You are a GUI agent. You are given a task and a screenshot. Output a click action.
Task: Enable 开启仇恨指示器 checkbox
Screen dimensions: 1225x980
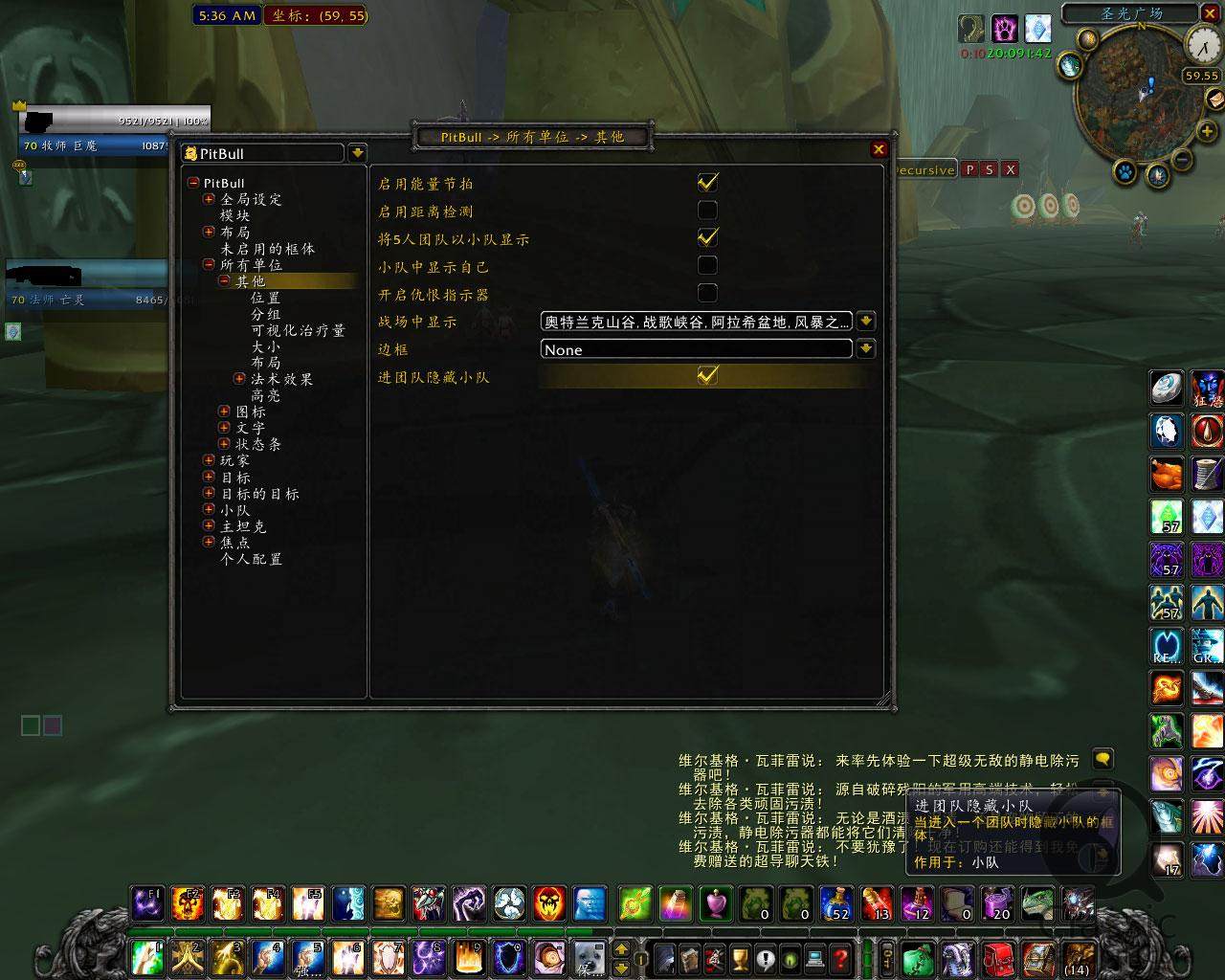[x=707, y=293]
